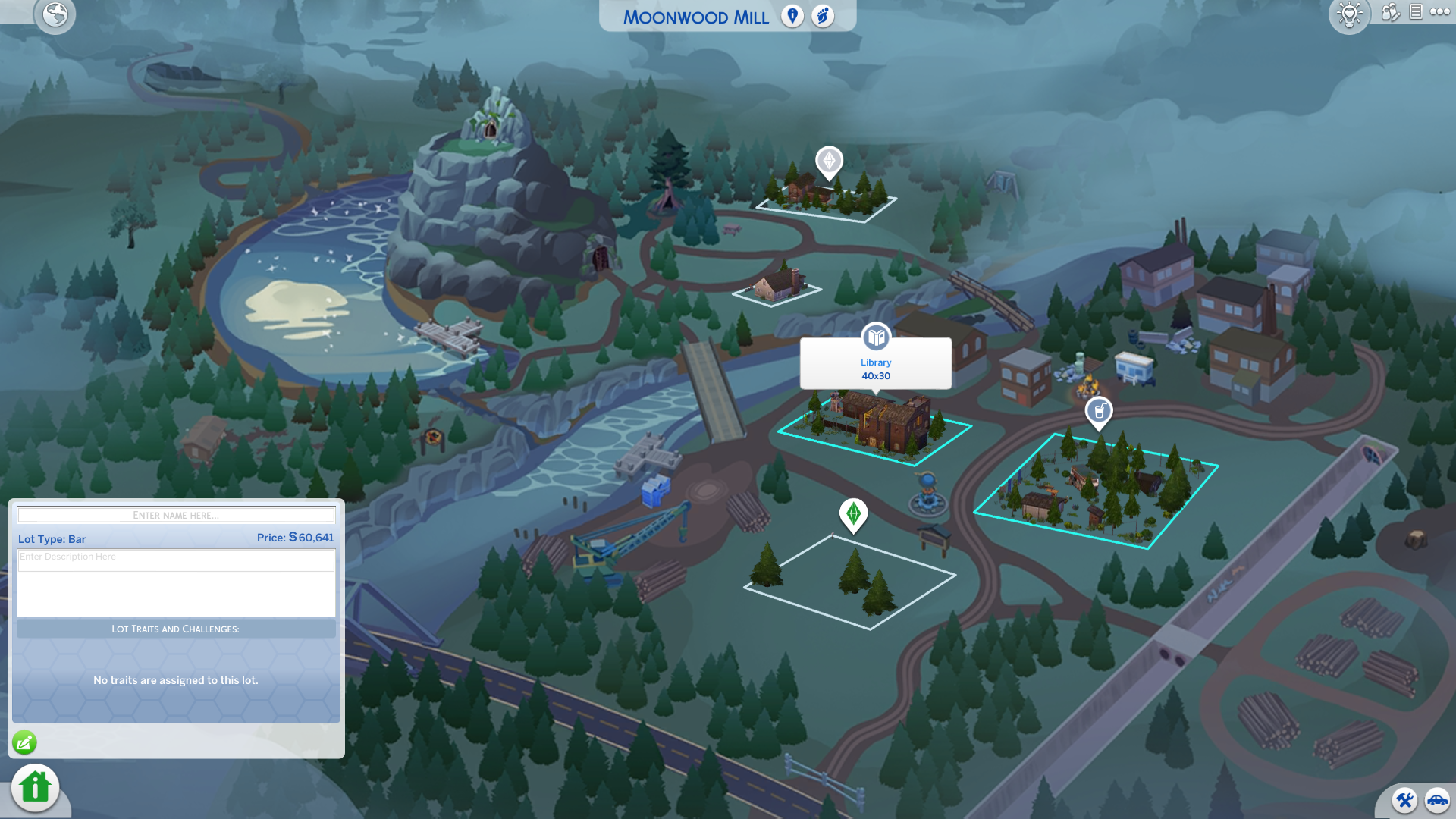Viewport: 1456px width, 819px height.
Task: Select the Library lot marker
Action: point(876,337)
